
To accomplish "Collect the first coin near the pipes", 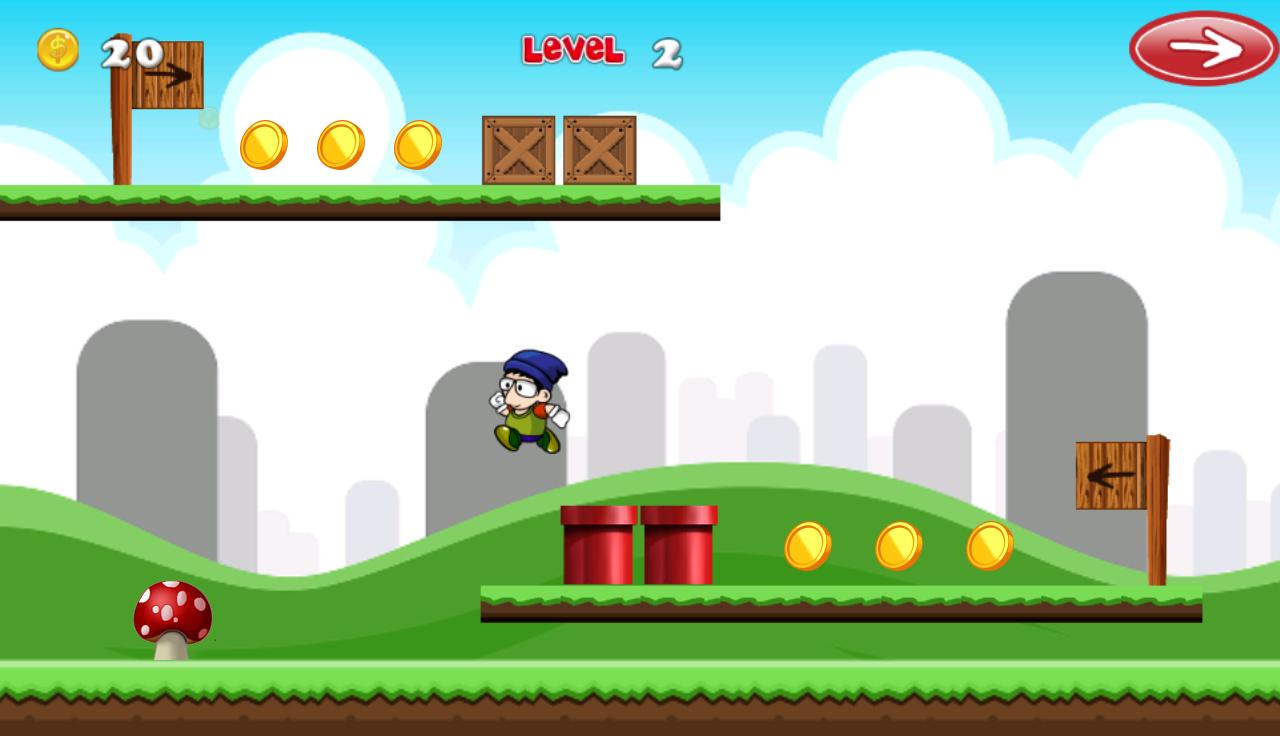I will click(808, 545).
